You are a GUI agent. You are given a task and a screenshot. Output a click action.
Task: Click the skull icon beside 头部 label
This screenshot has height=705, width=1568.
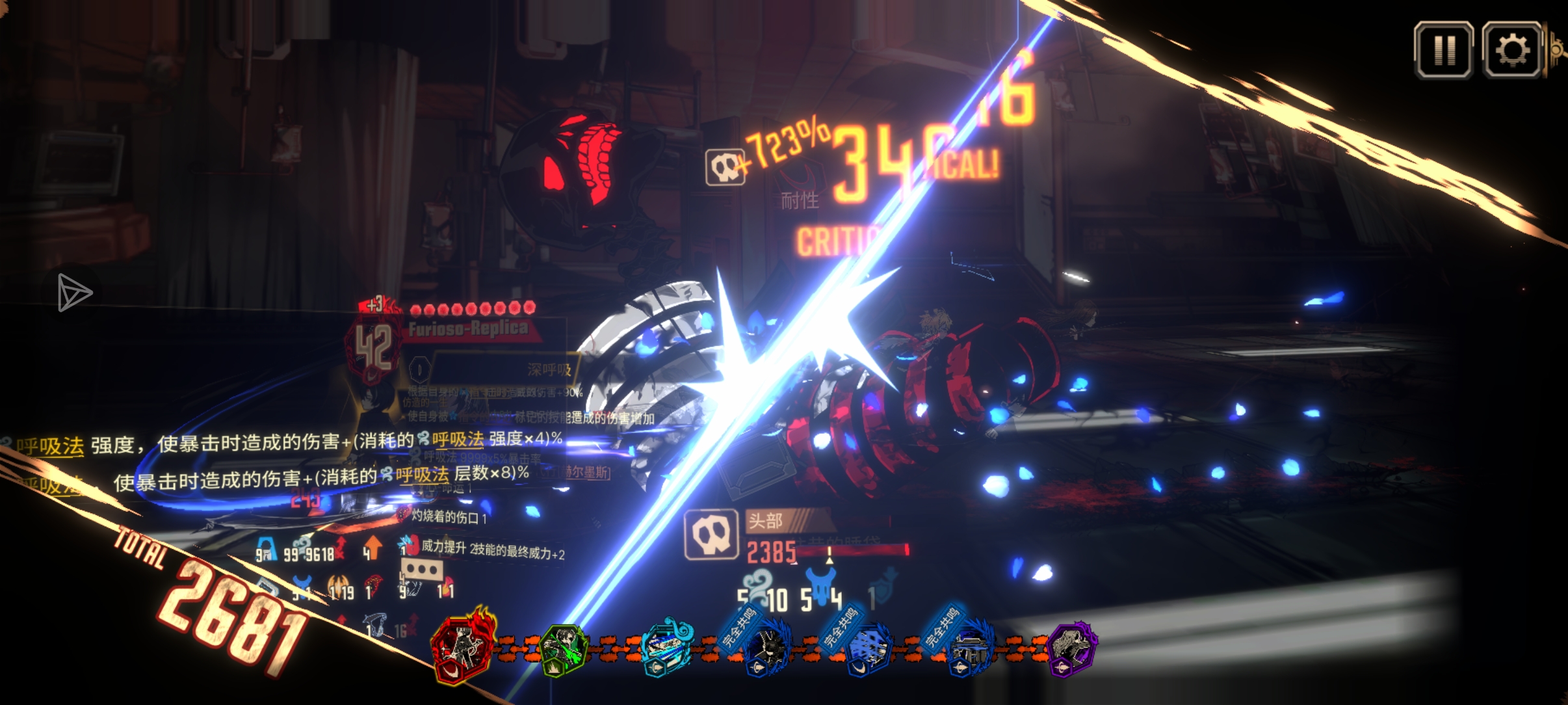pos(711,535)
